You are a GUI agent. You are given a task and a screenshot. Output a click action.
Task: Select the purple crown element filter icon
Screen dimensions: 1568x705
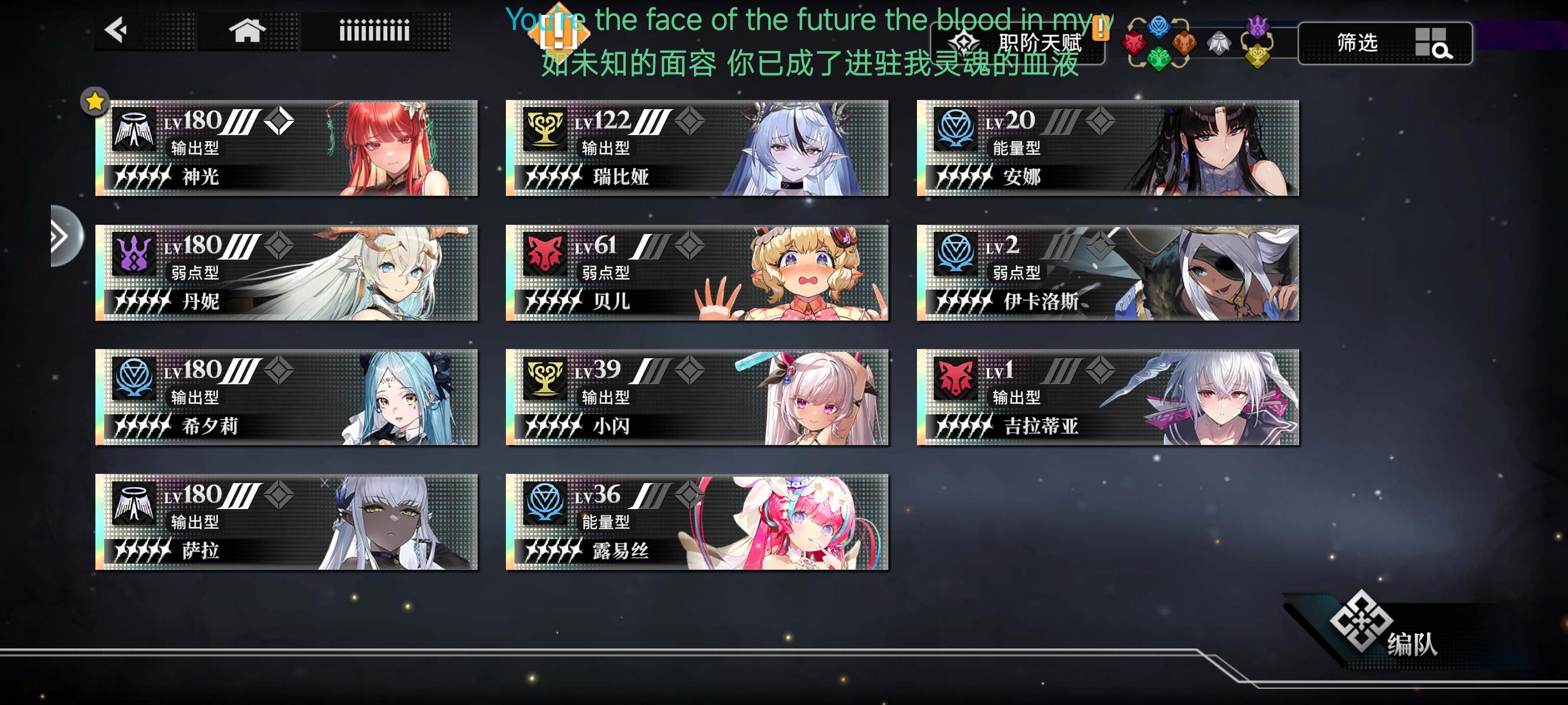(1258, 28)
